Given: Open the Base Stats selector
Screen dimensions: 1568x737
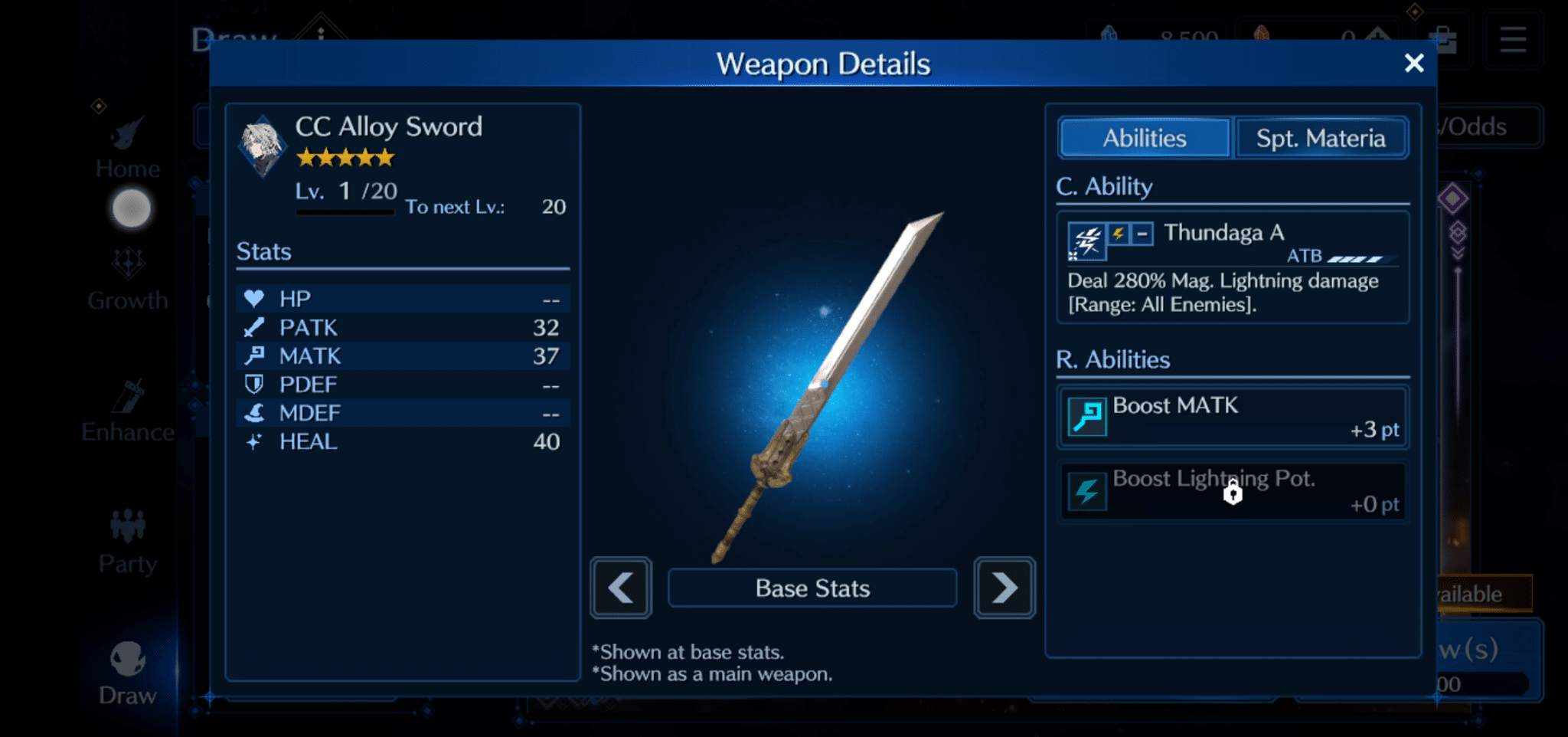Looking at the screenshot, I should tap(812, 588).
